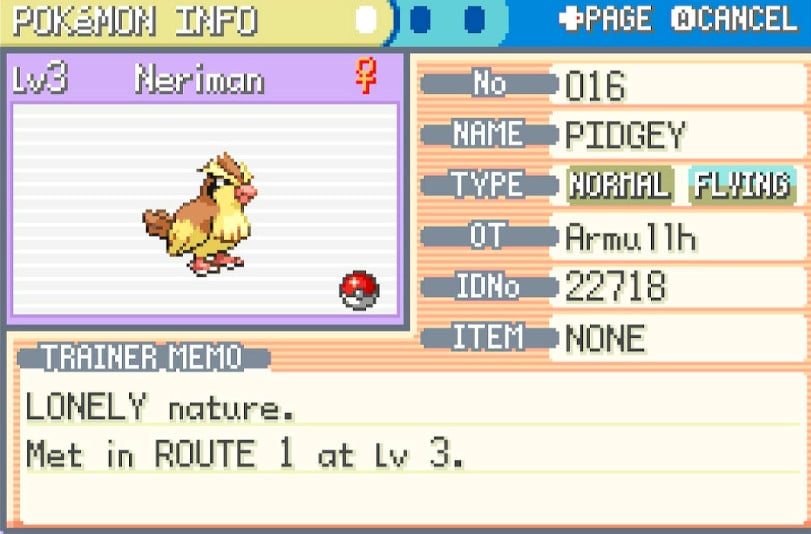This screenshot has width=811, height=534.
Task: Select the highlighted white page indicator
Action: pos(368,20)
